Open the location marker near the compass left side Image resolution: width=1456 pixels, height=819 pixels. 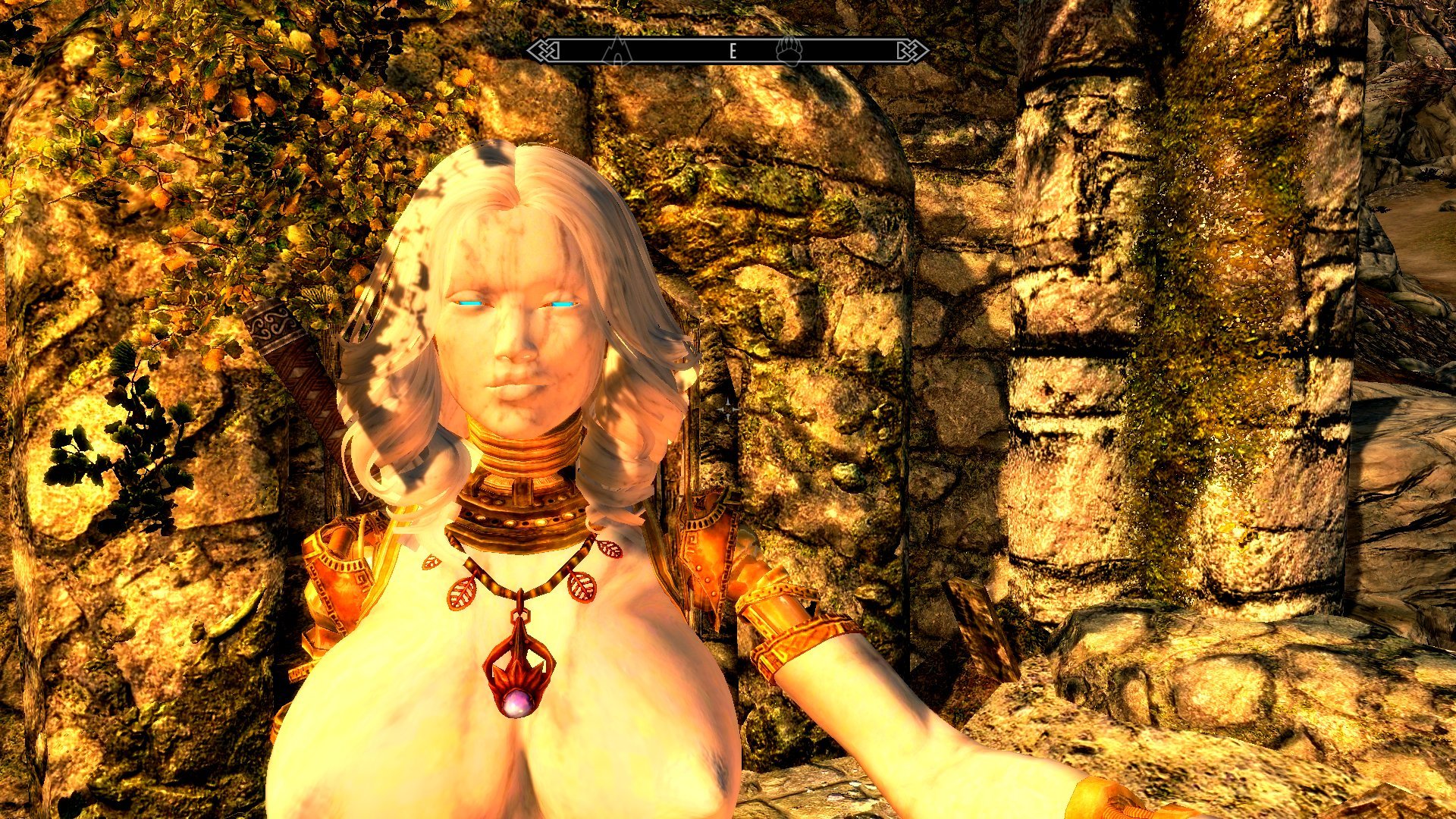620,53
